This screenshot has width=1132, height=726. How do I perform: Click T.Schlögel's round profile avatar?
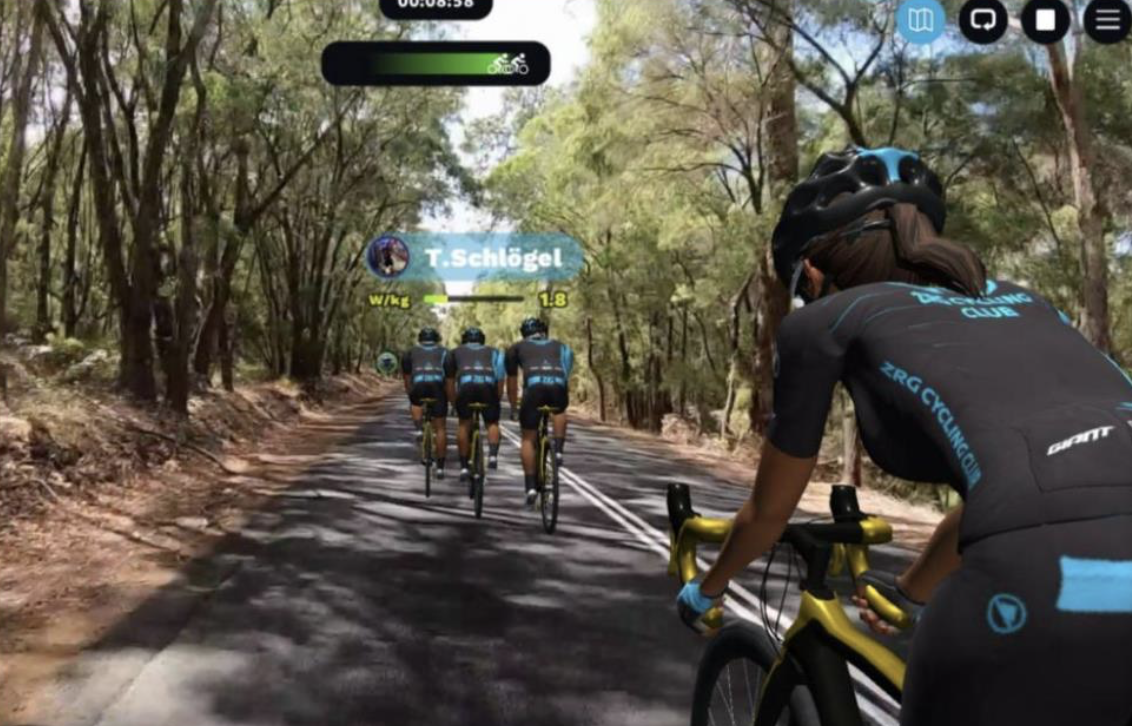point(388,257)
